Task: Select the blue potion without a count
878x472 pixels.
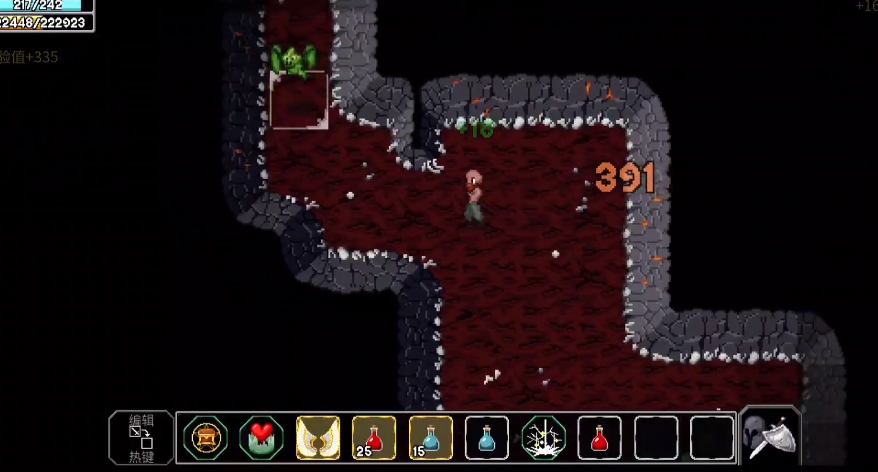Action: pos(487,438)
